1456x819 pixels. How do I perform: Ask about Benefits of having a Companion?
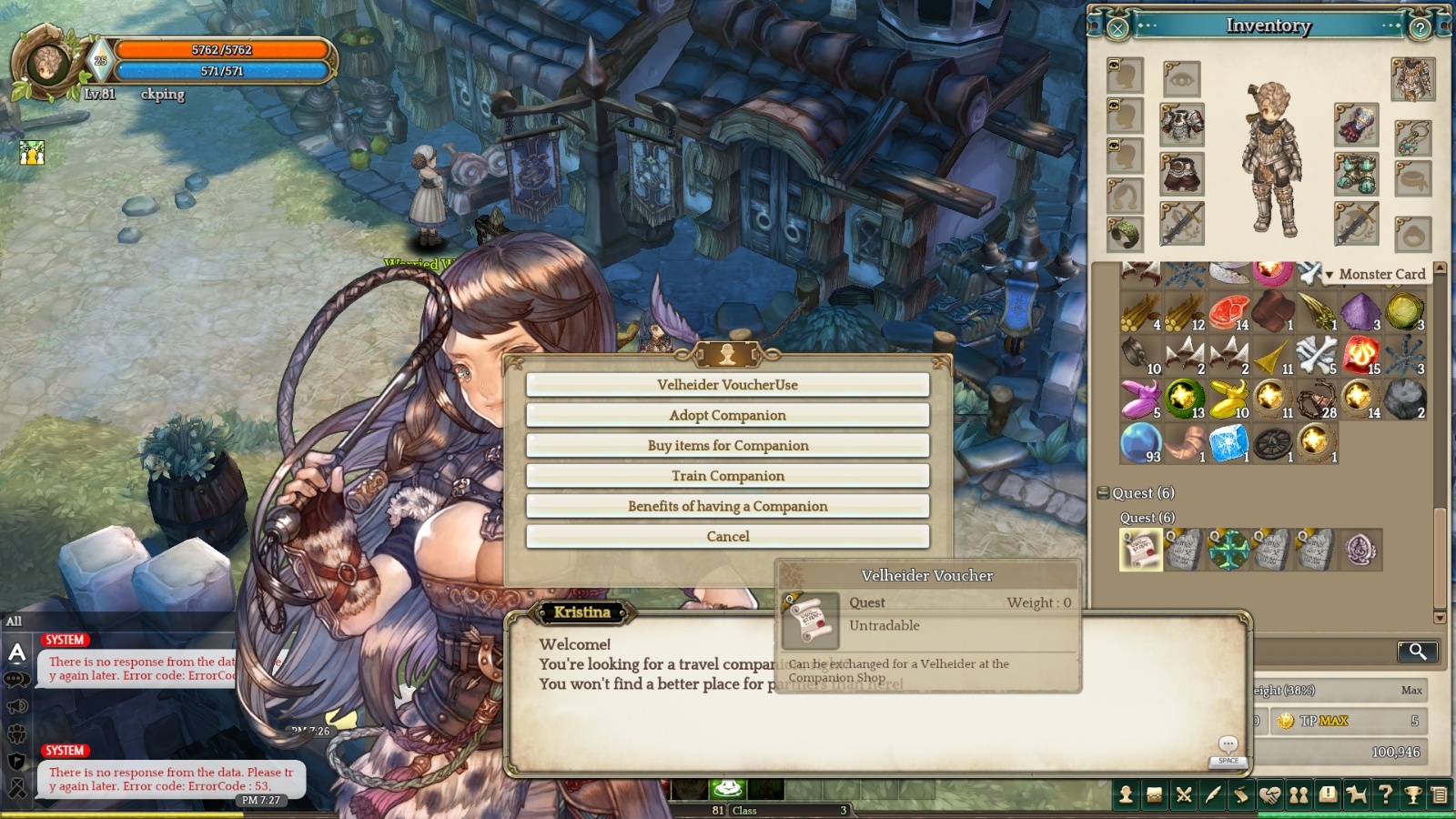coord(727,506)
